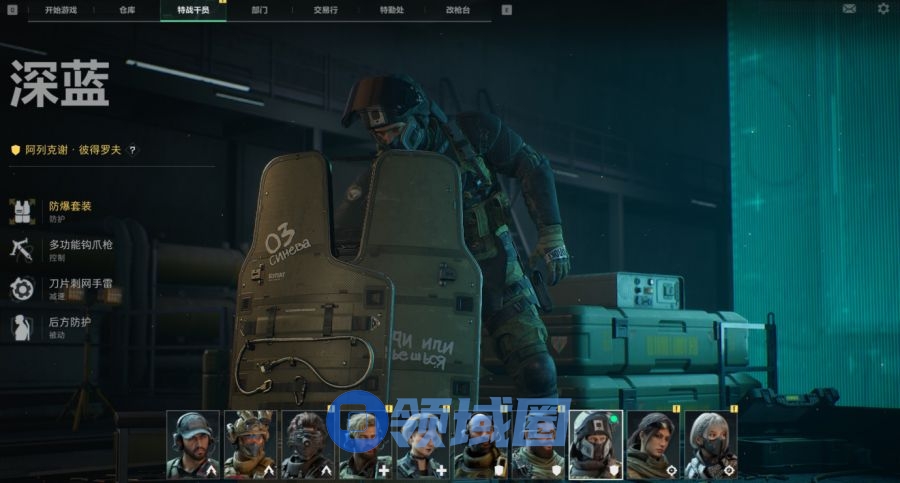900x483 pixels.
Task: Choose the operator portrait with camo tactical helmet
Action: coord(250,444)
